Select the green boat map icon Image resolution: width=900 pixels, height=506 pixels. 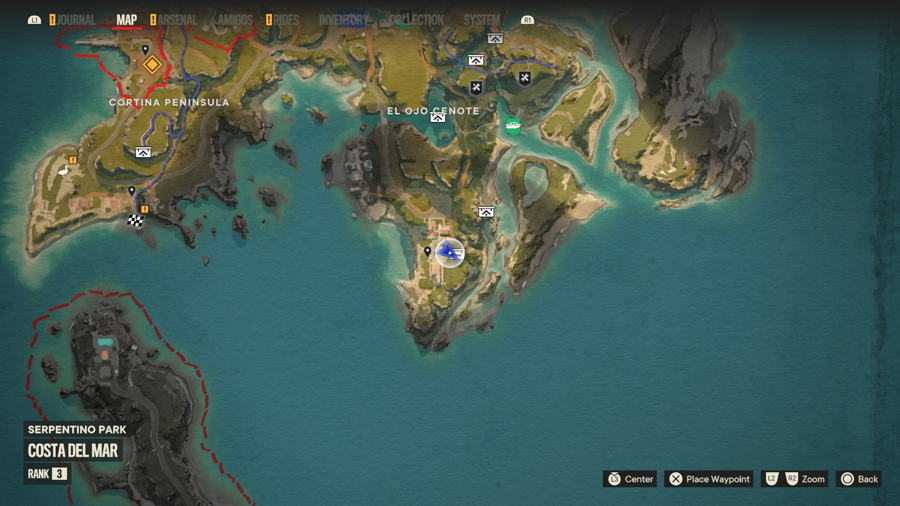513,126
